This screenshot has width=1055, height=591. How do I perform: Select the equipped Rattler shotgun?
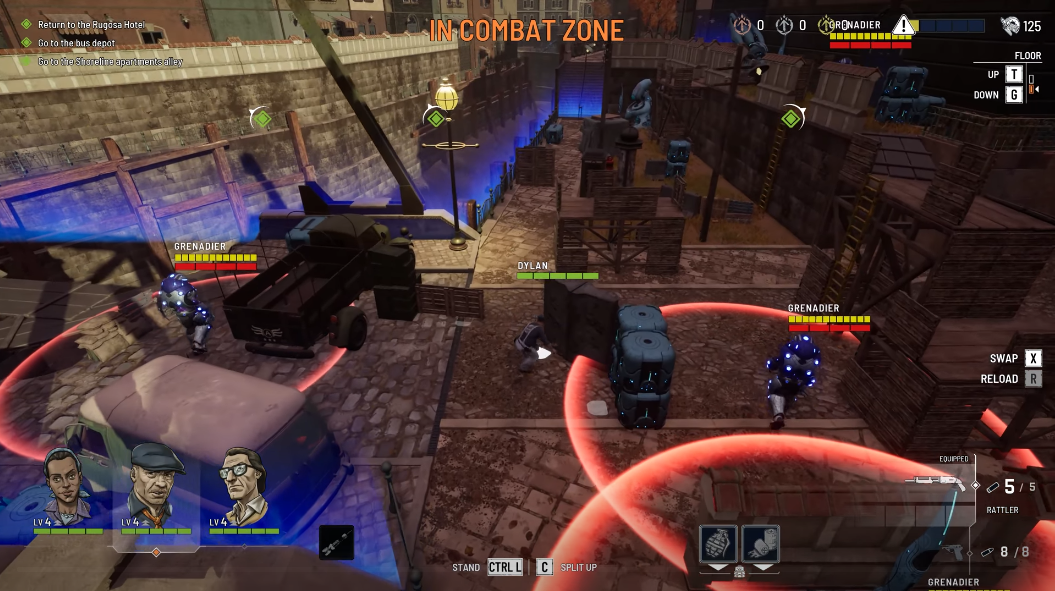(x=938, y=483)
